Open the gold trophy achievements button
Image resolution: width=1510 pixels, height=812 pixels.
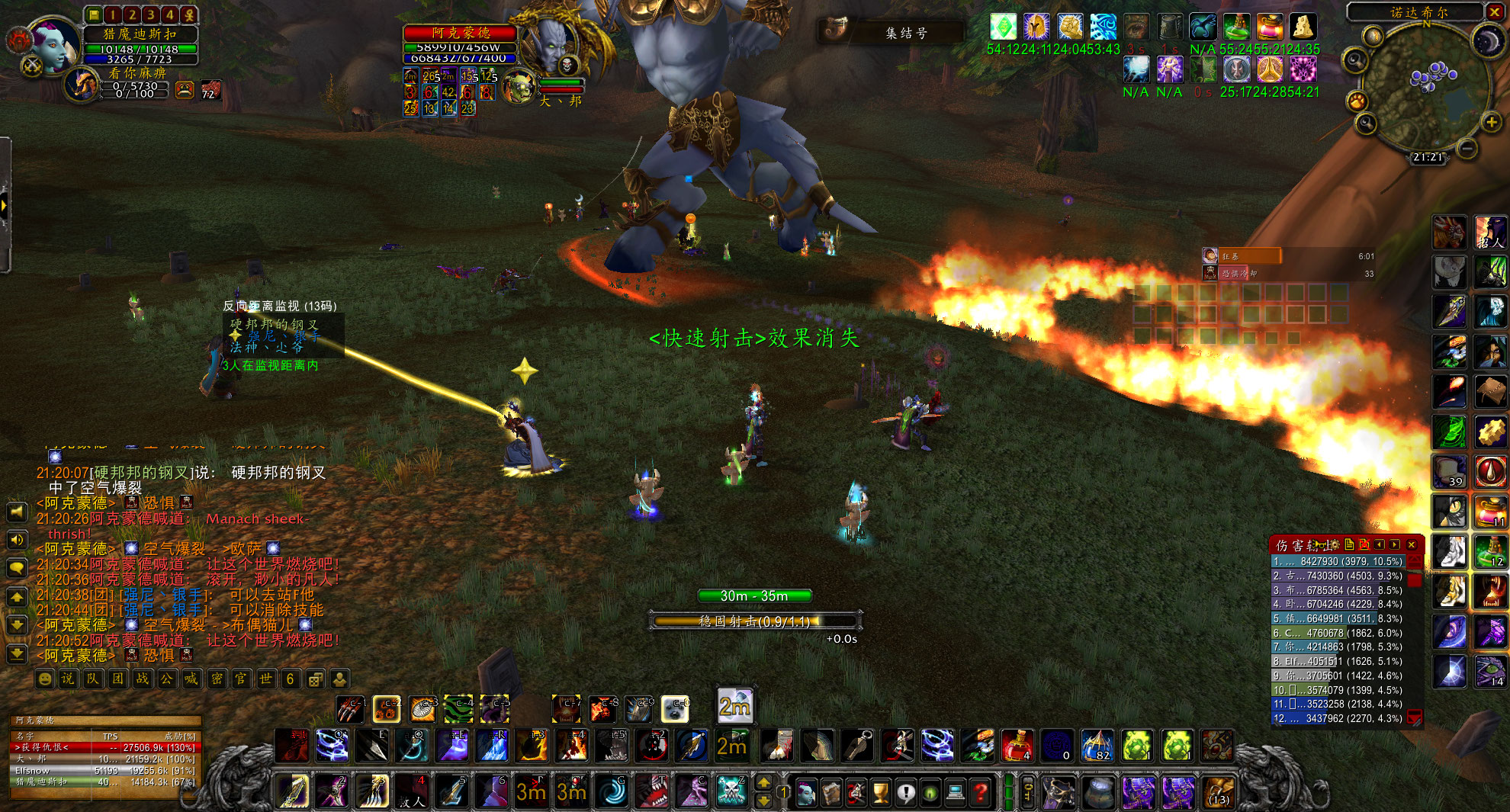pyautogui.click(x=881, y=793)
